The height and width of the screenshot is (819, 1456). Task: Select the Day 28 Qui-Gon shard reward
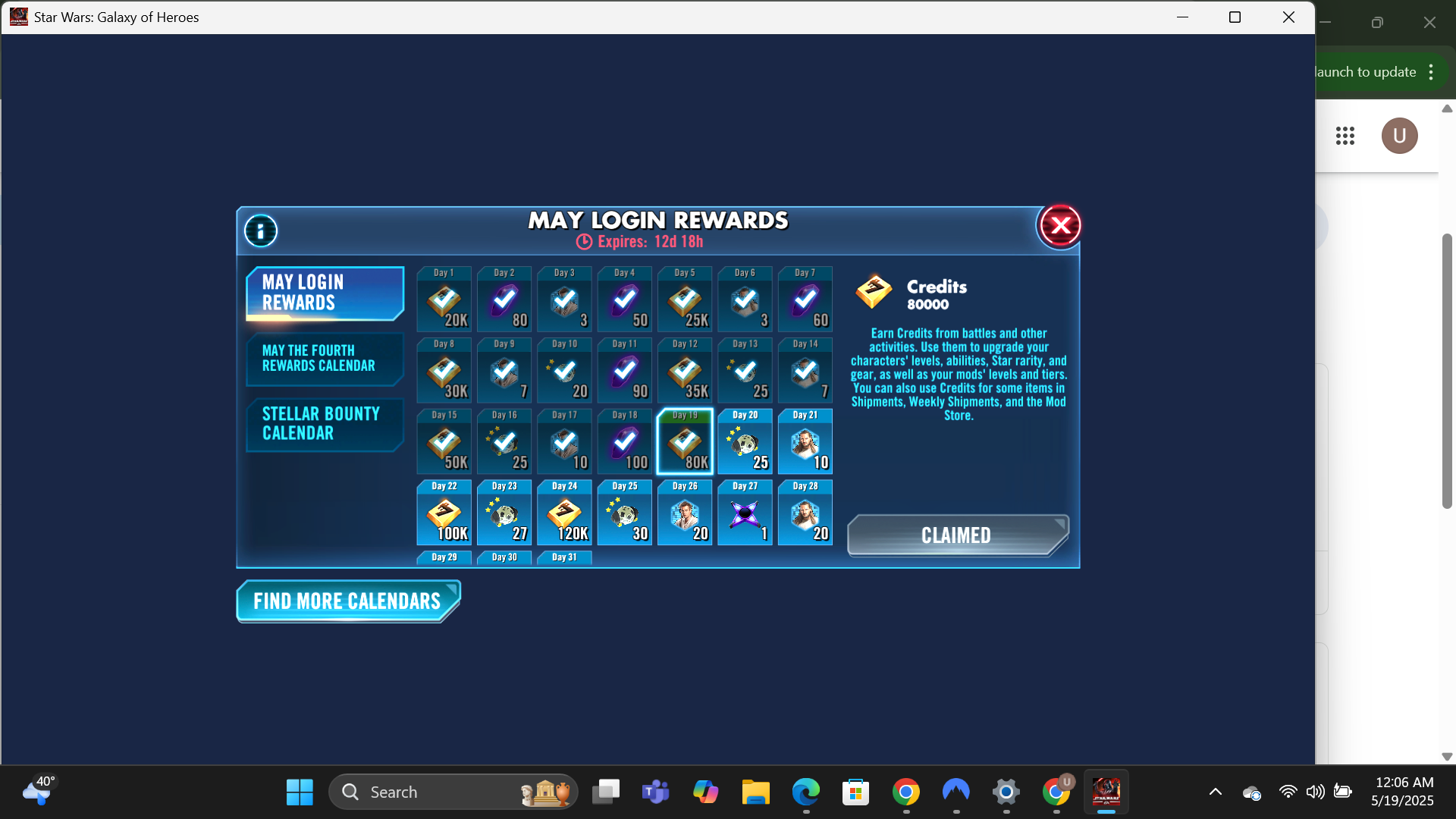tap(805, 513)
